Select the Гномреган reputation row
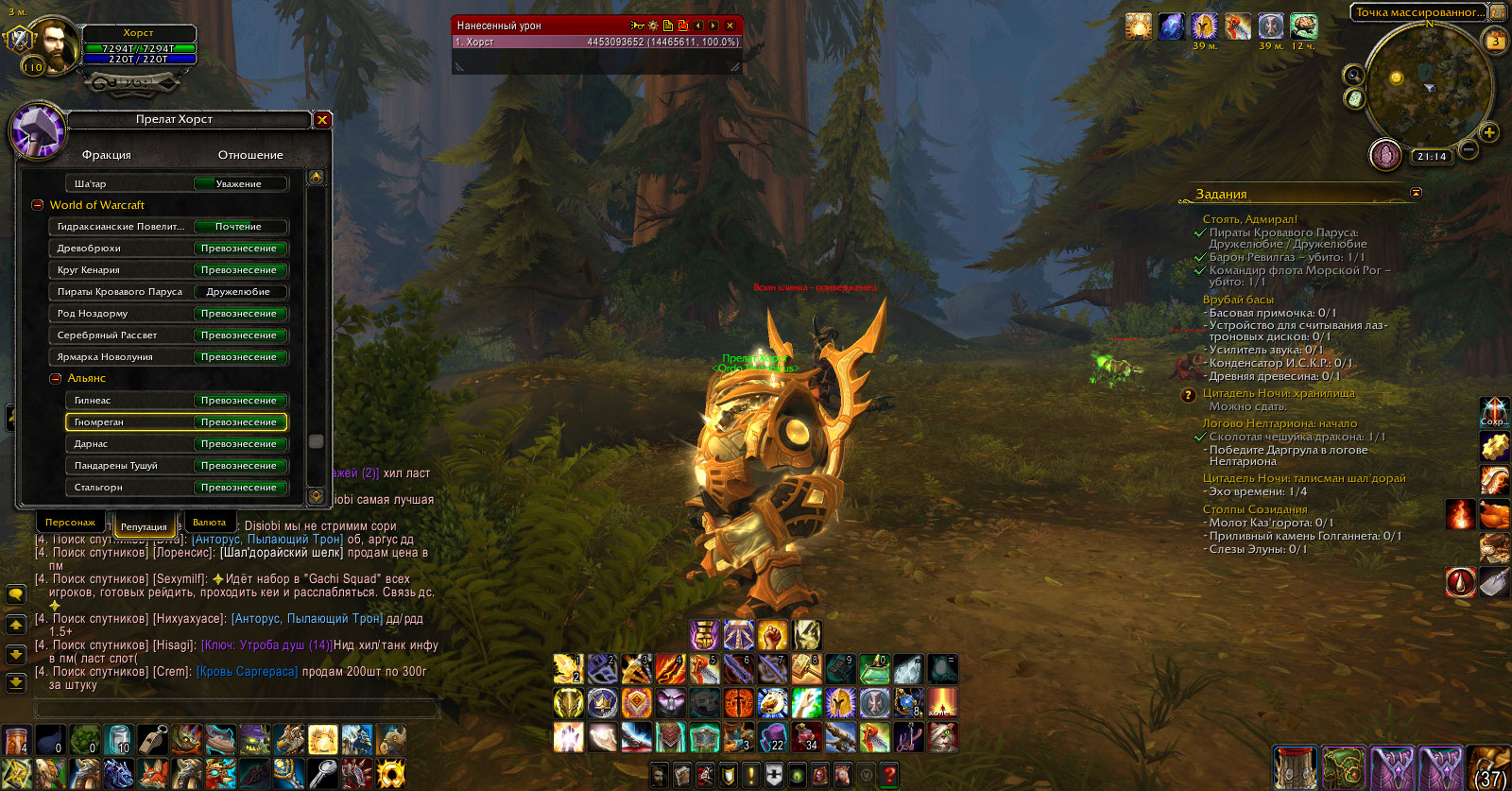The width and height of the screenshot is (1512, 791). (x=176, y=422)
